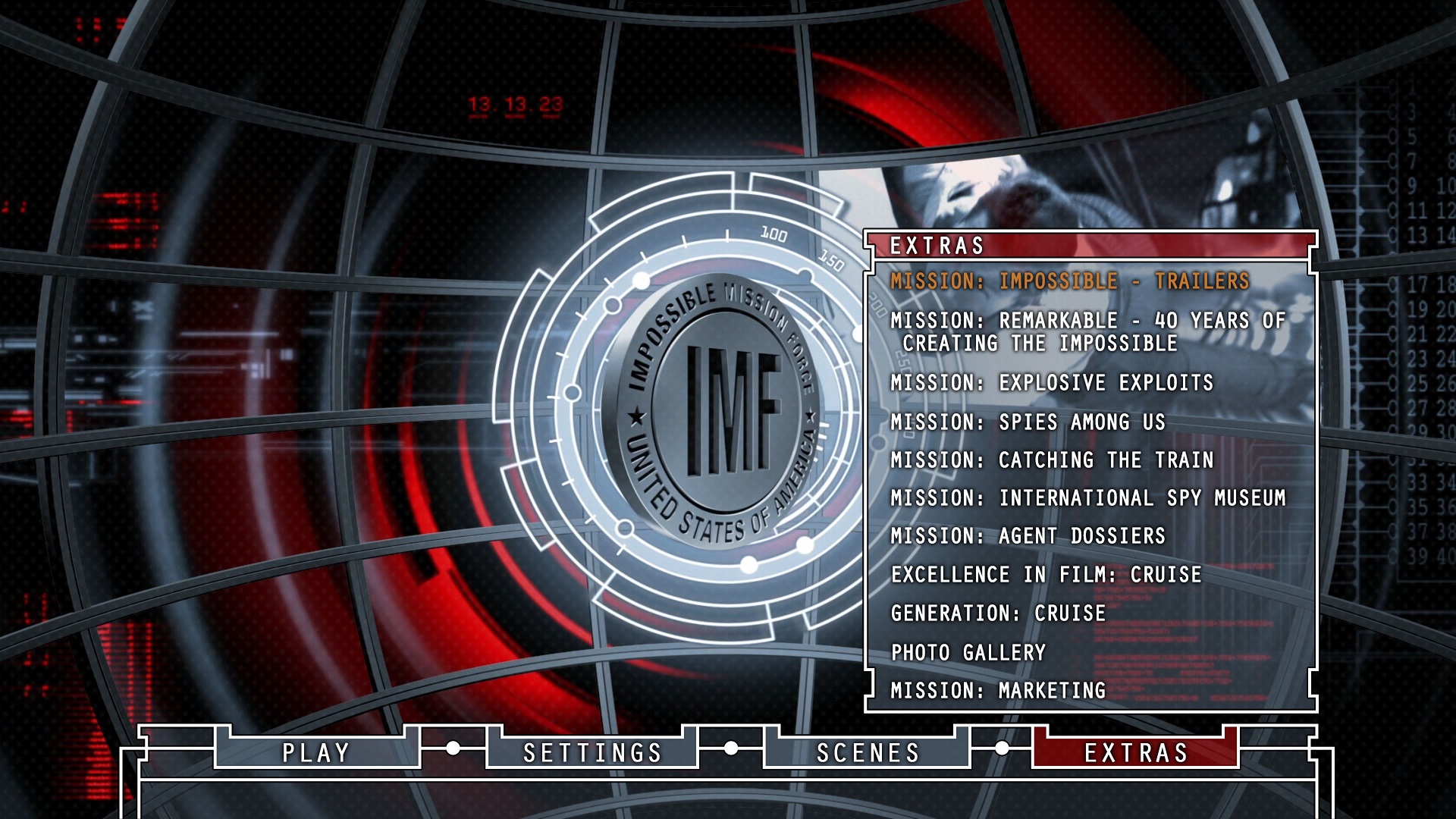1456x819 pixels.
Task: Open the Photo Gallery
Action: point(968,653)
